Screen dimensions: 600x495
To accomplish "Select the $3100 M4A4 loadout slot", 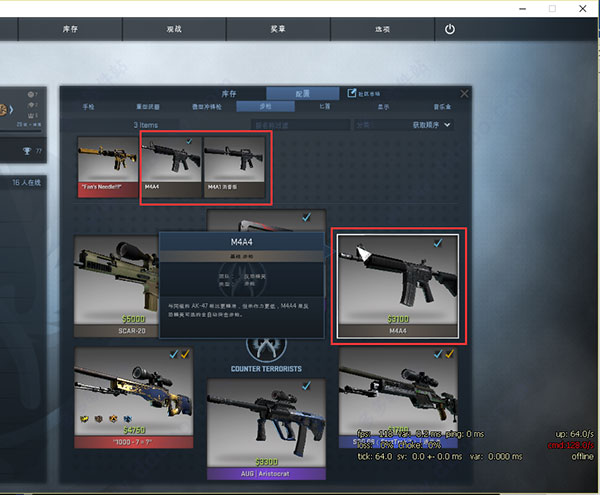I will pos(397,287).
